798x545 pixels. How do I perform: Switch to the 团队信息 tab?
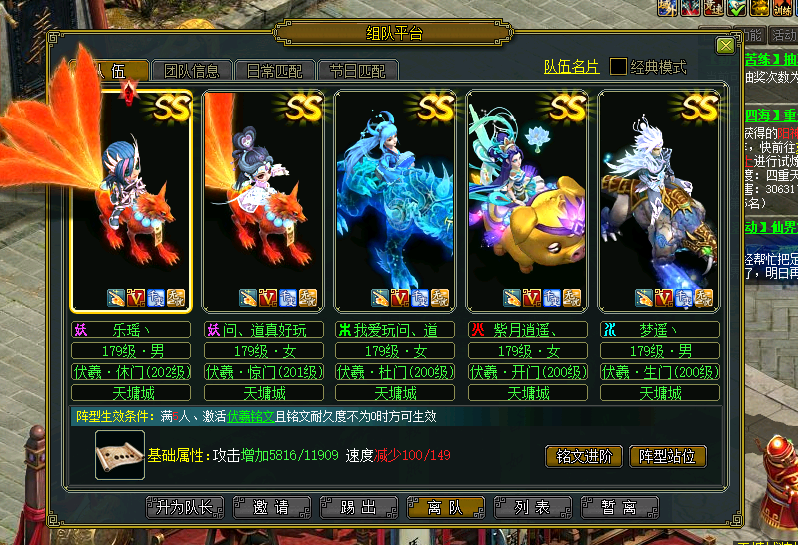pyautogui.click(x=191, y=70)
